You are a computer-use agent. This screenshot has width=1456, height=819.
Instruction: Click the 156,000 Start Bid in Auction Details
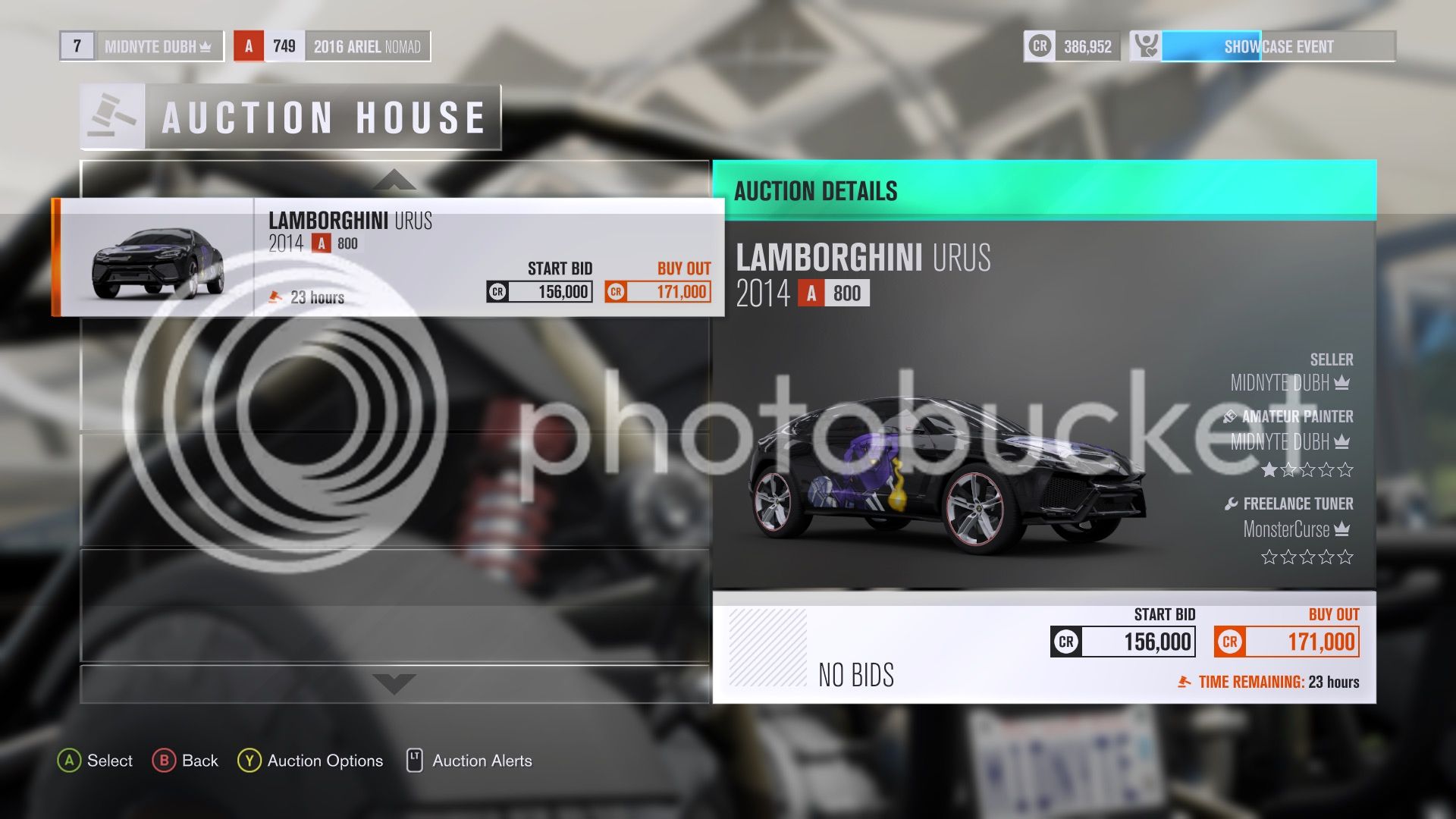pos(1123,642)
